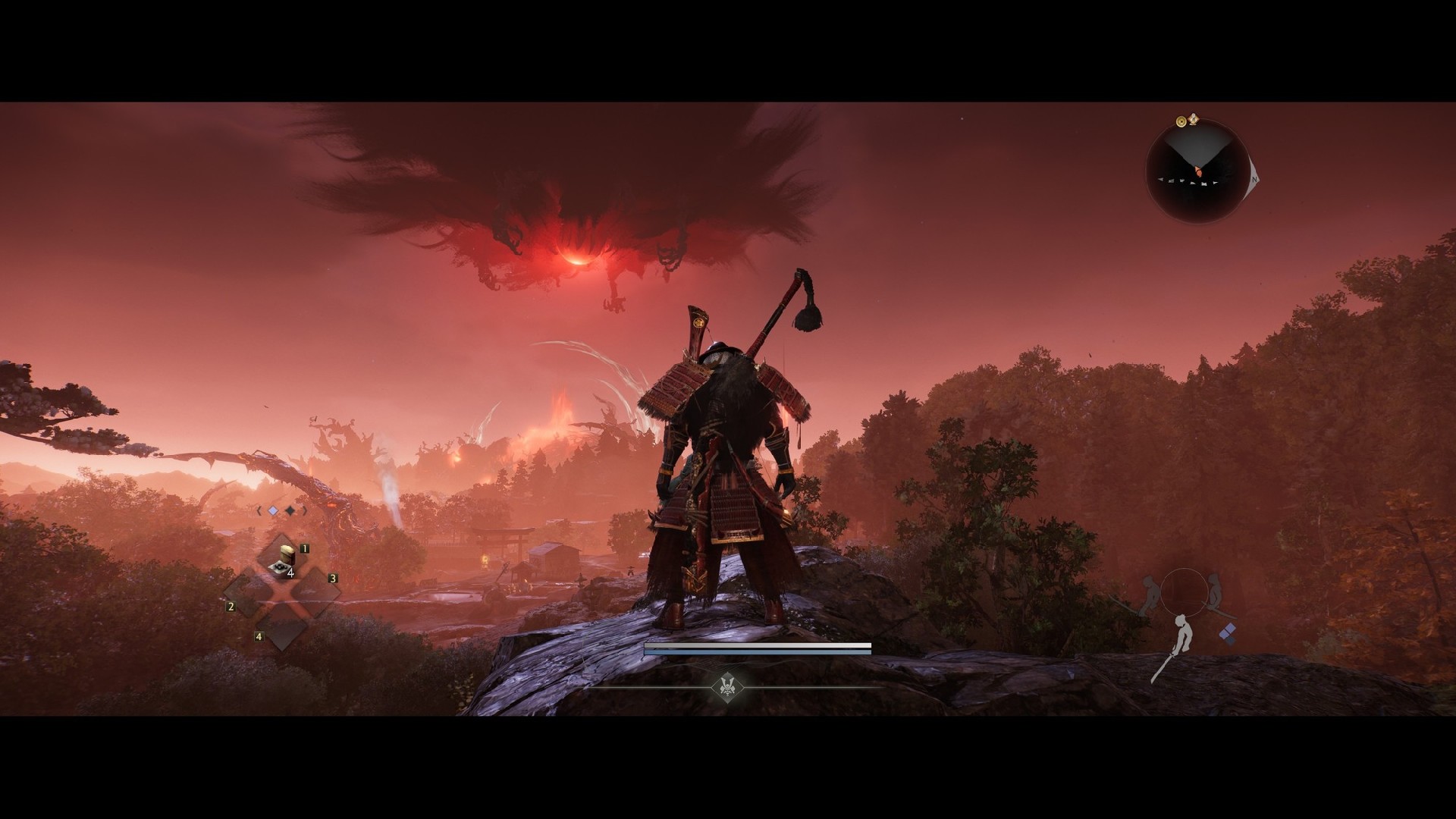This screenshot has height=819, width=1456.
Task: Click the N compass marker on the minimap
Action: click(x=1254, y=180)
